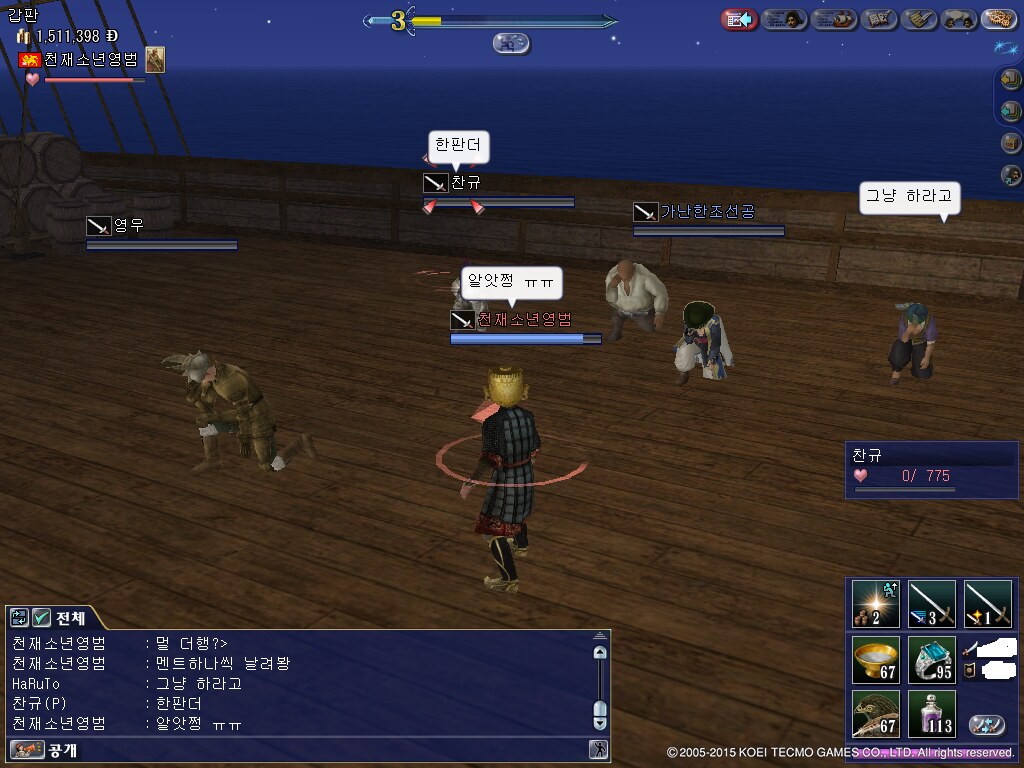
Task: Open the scroll and feather menu
Action: (x=919, y=19)
